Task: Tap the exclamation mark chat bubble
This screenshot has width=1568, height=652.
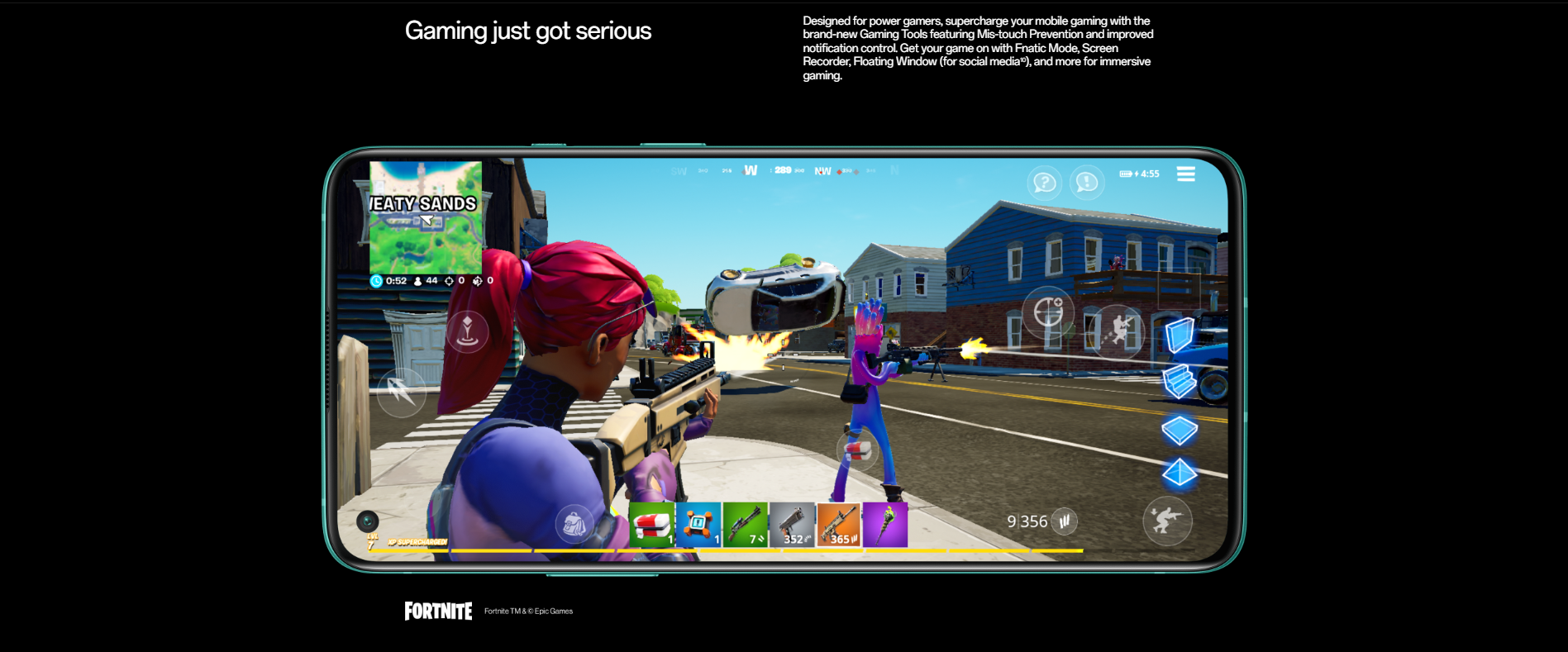Action: pyautogui.click(x=1087, y=182)
